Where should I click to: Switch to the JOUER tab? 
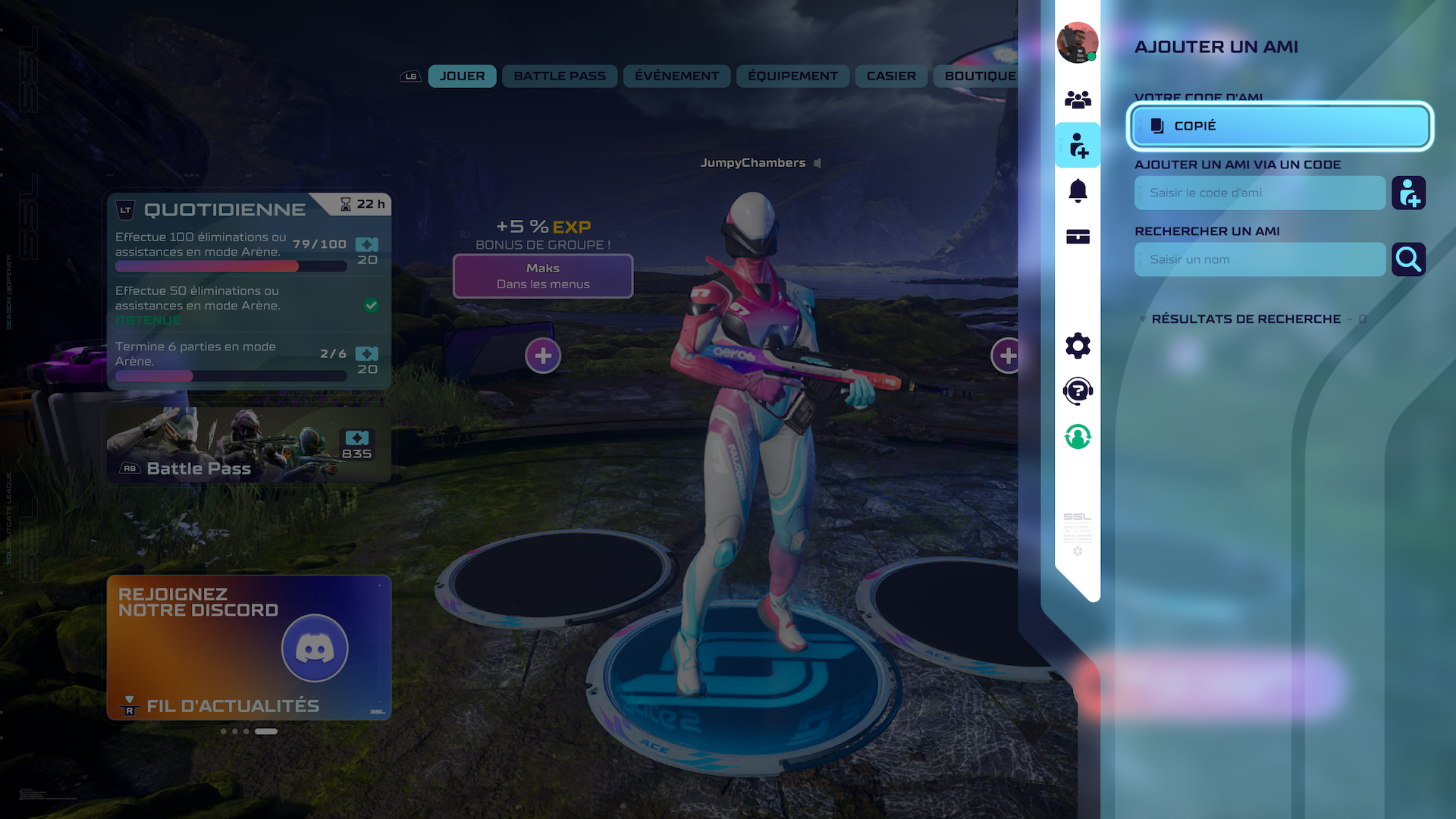[462, 76]
